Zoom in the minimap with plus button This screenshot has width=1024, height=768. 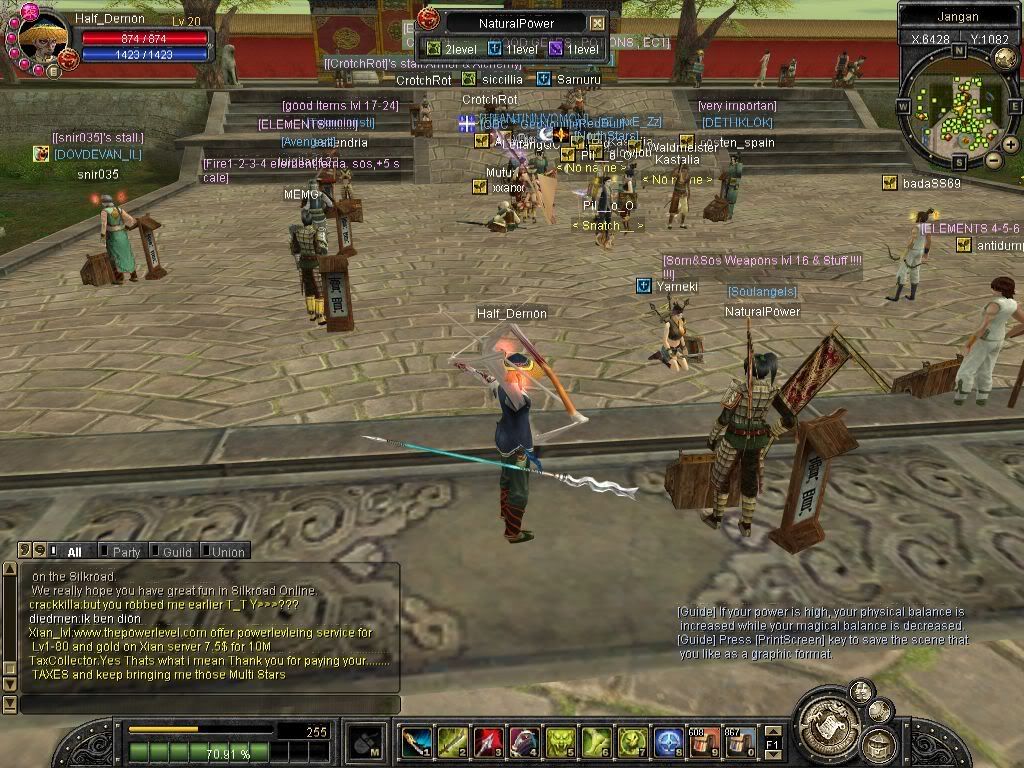[1011, 144]
